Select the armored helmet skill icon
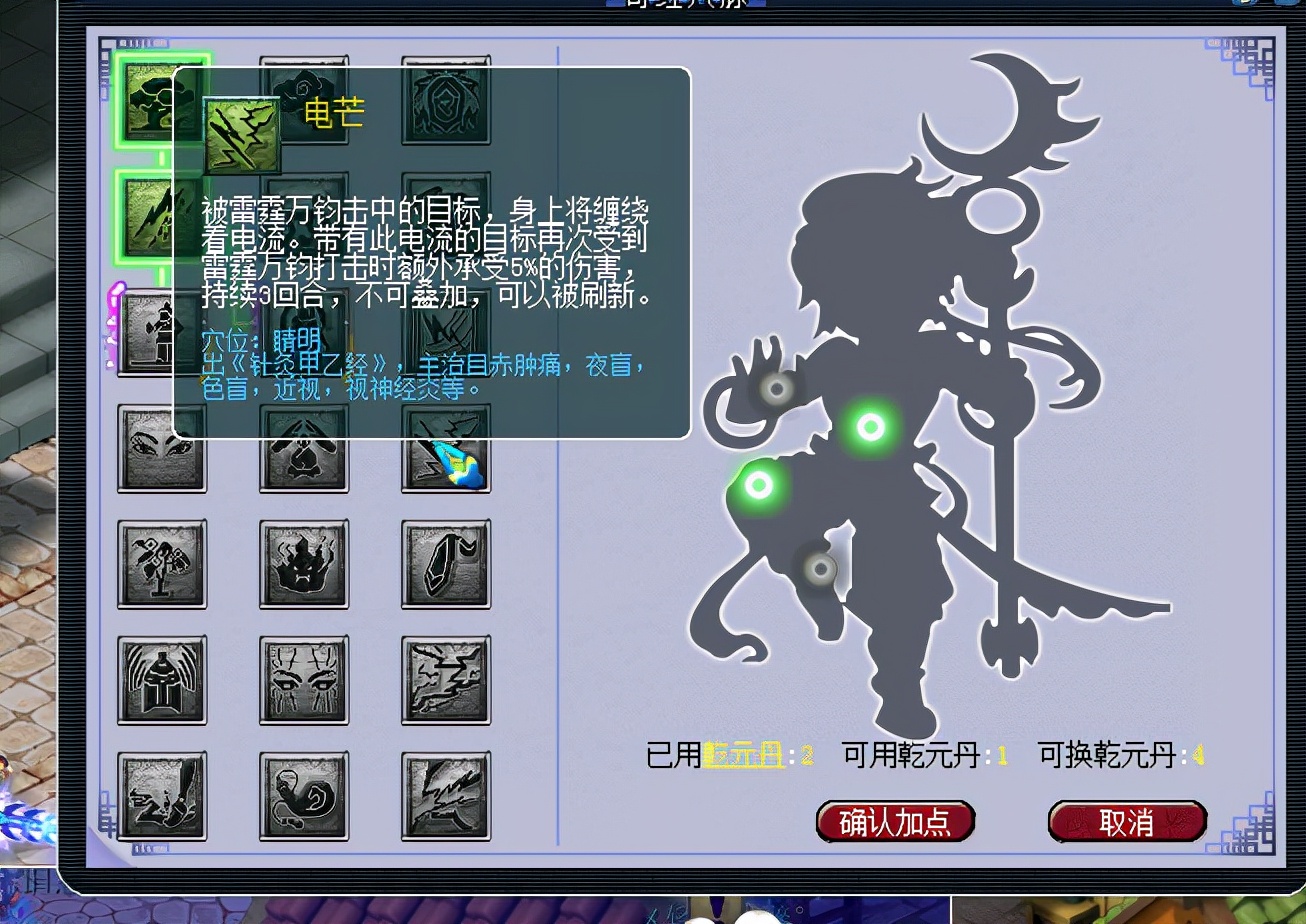The height and width of the screenshot is (924, 1306). (x=162, y=680)
